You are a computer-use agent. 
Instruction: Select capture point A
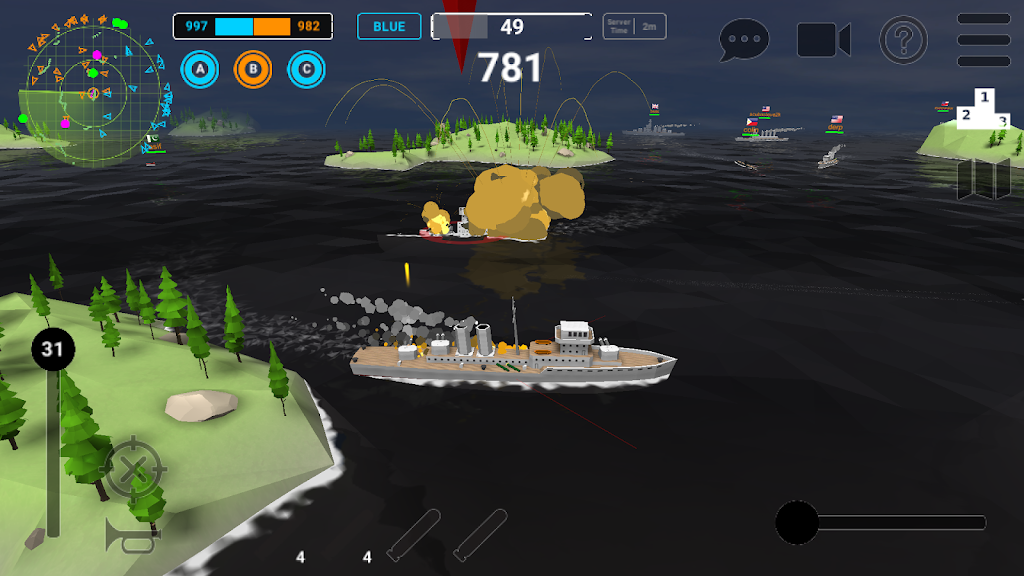point(200,69)
